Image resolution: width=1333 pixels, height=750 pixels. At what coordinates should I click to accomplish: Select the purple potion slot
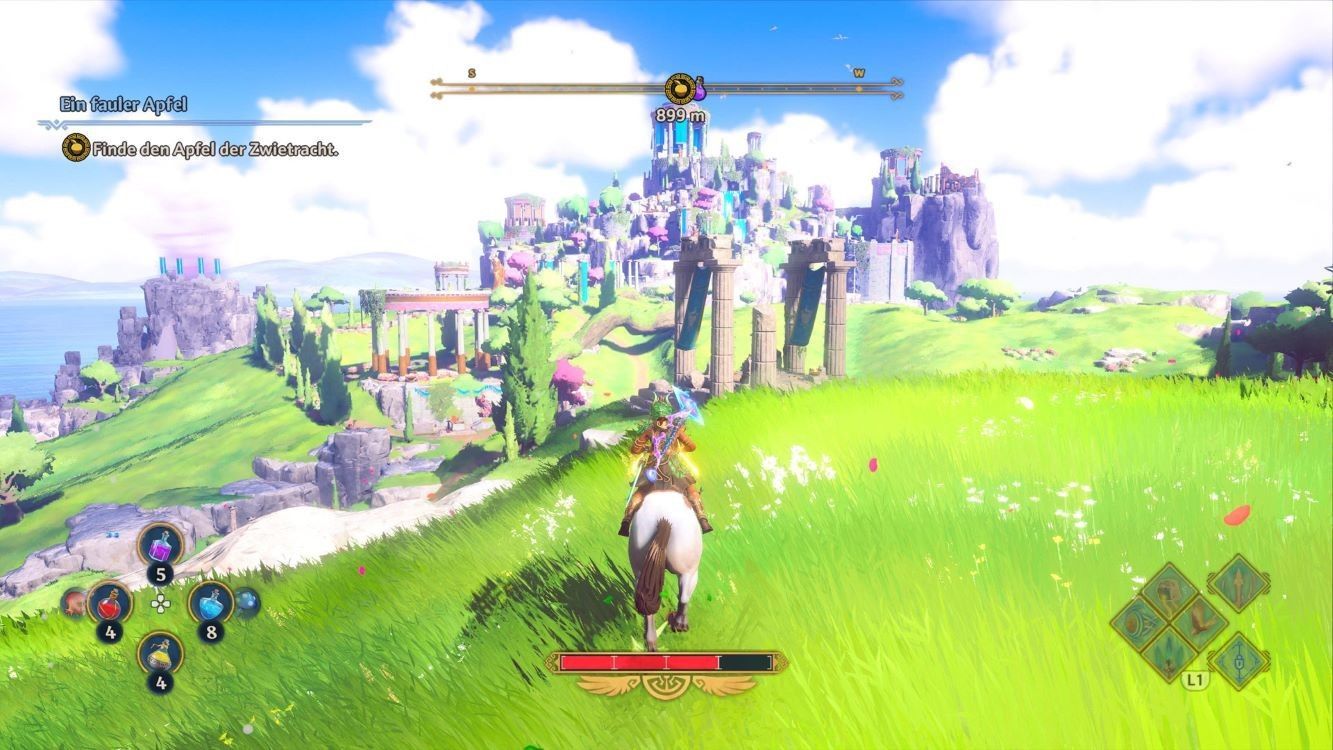point(160,546)
